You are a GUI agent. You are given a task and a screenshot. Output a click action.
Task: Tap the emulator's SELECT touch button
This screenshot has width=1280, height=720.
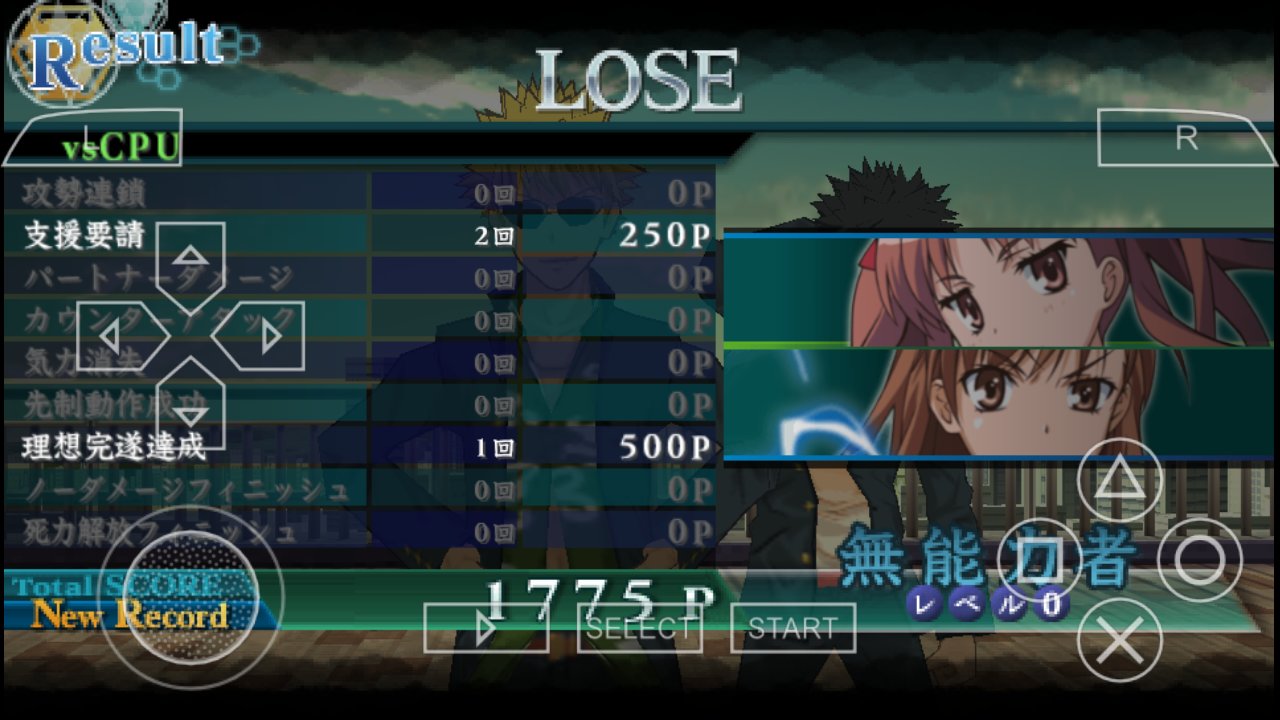click(x=640, y=628)
